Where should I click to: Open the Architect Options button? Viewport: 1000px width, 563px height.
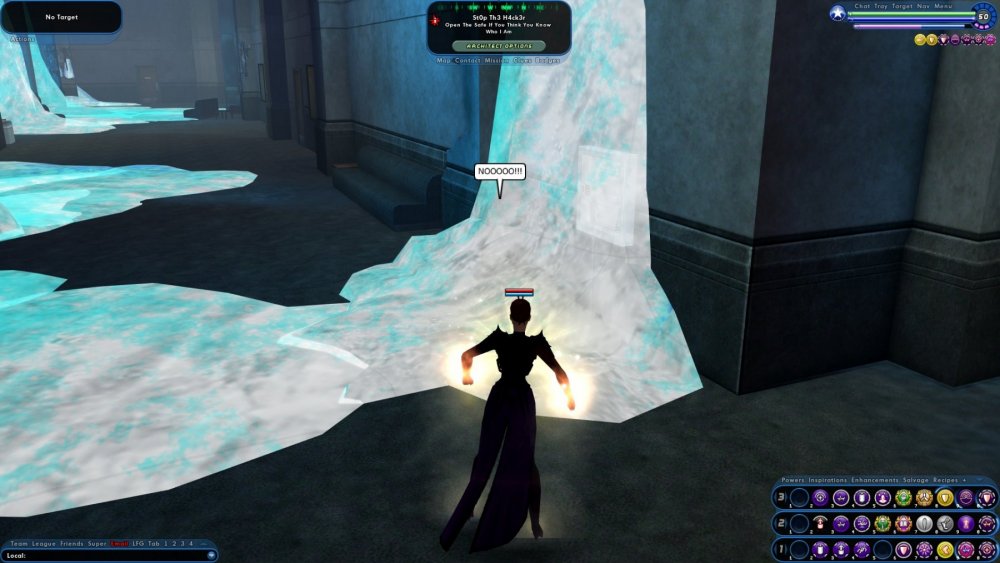click(x=499, y=46)
